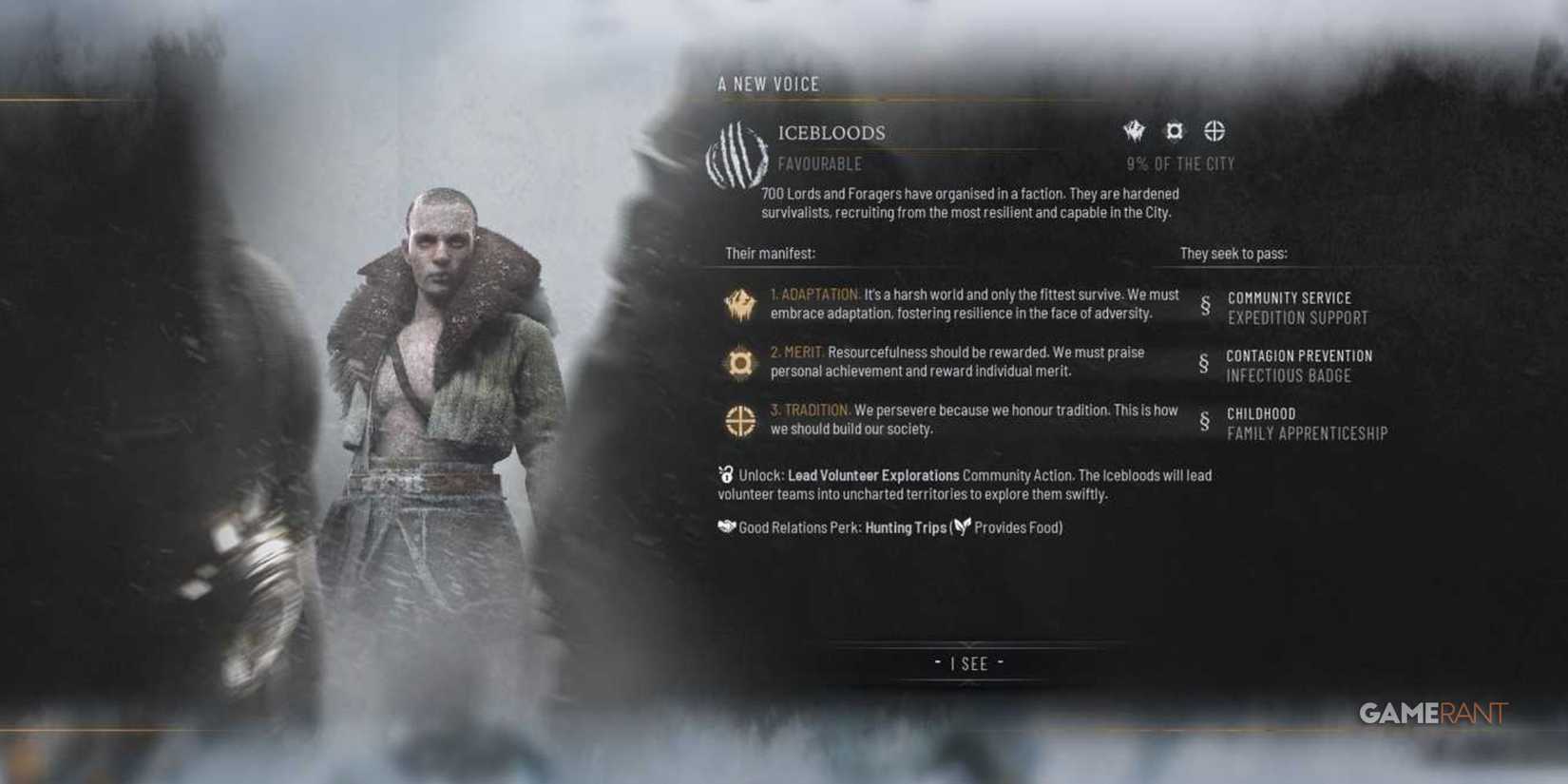The image size is (1568, 784).
Task: Select the ICEBLOODS faction name heading
Action: (x=832, y=133)
